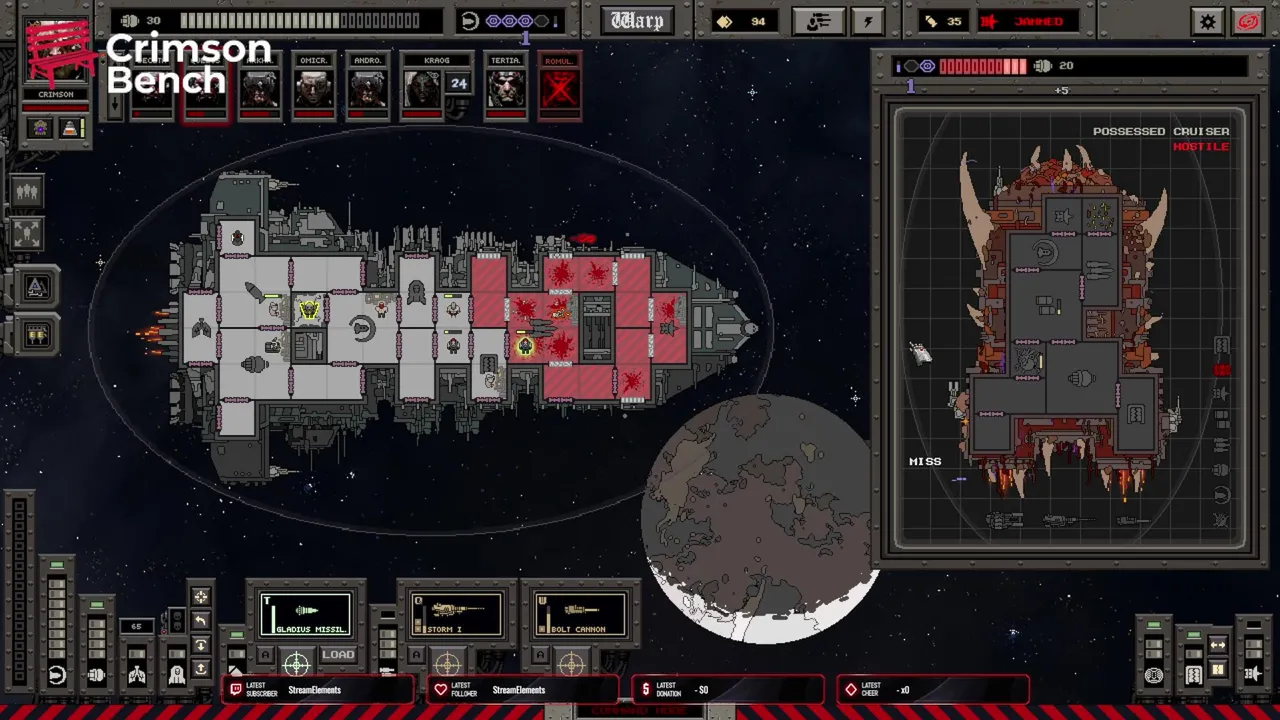This screenshot has height=720, width=1280.
Task: Click the StreamElements latest follower panel
Action: coord(522,690)
